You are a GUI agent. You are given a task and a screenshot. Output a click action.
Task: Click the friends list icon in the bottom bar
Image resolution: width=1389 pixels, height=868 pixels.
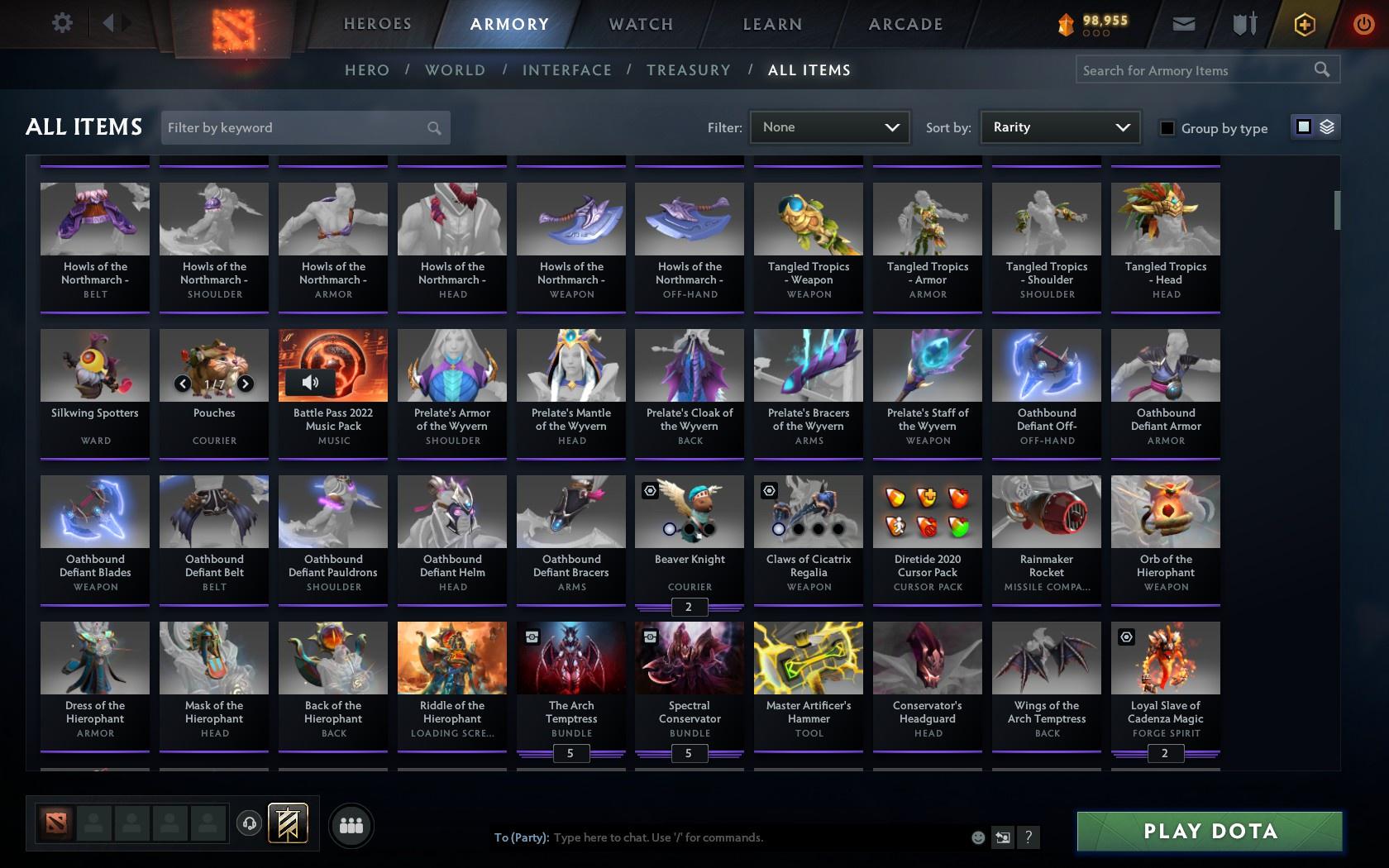351,824
